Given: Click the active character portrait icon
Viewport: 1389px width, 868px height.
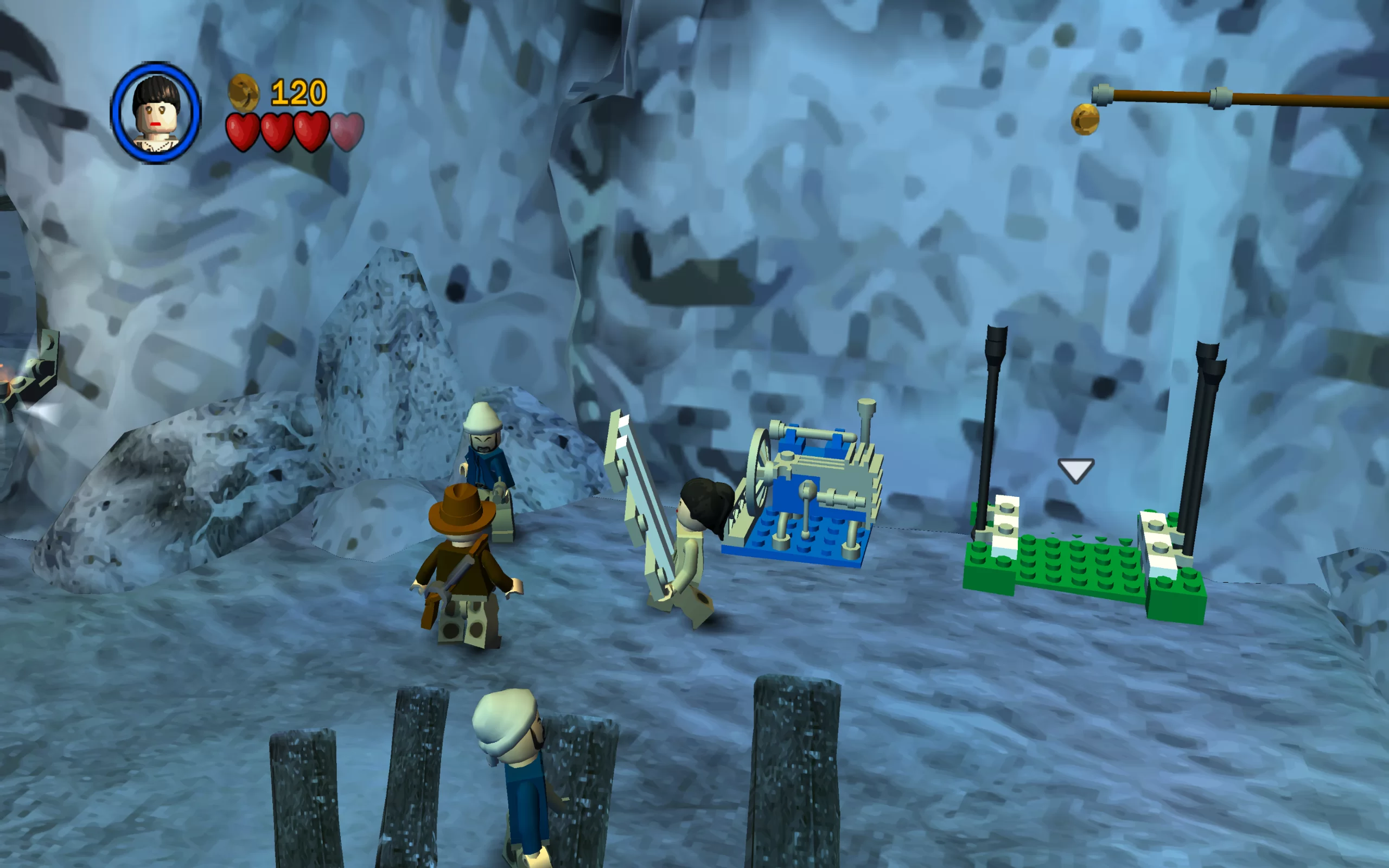Looking at the screenshot, I should 156,113.
